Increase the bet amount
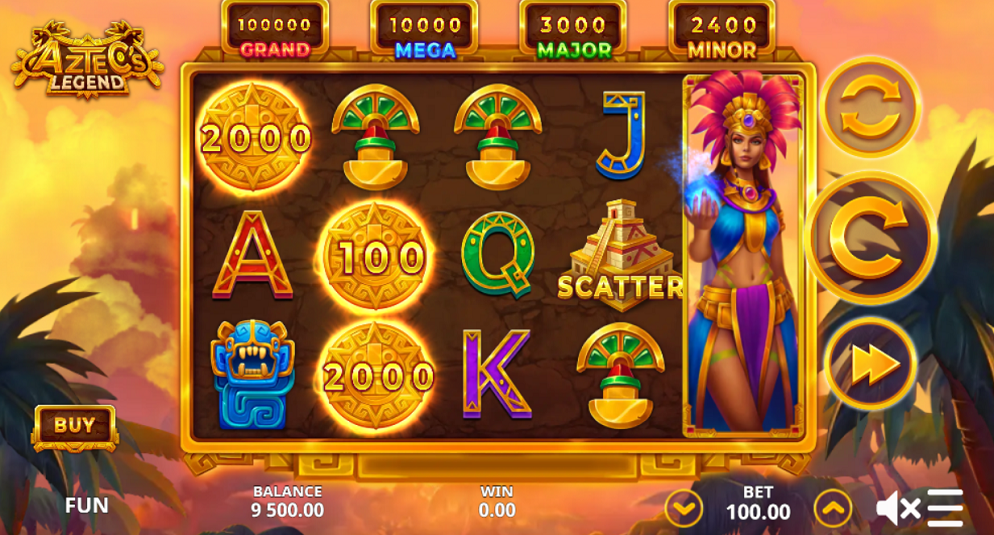Screen dimensions: 994x535 click(x=832, y=508)
